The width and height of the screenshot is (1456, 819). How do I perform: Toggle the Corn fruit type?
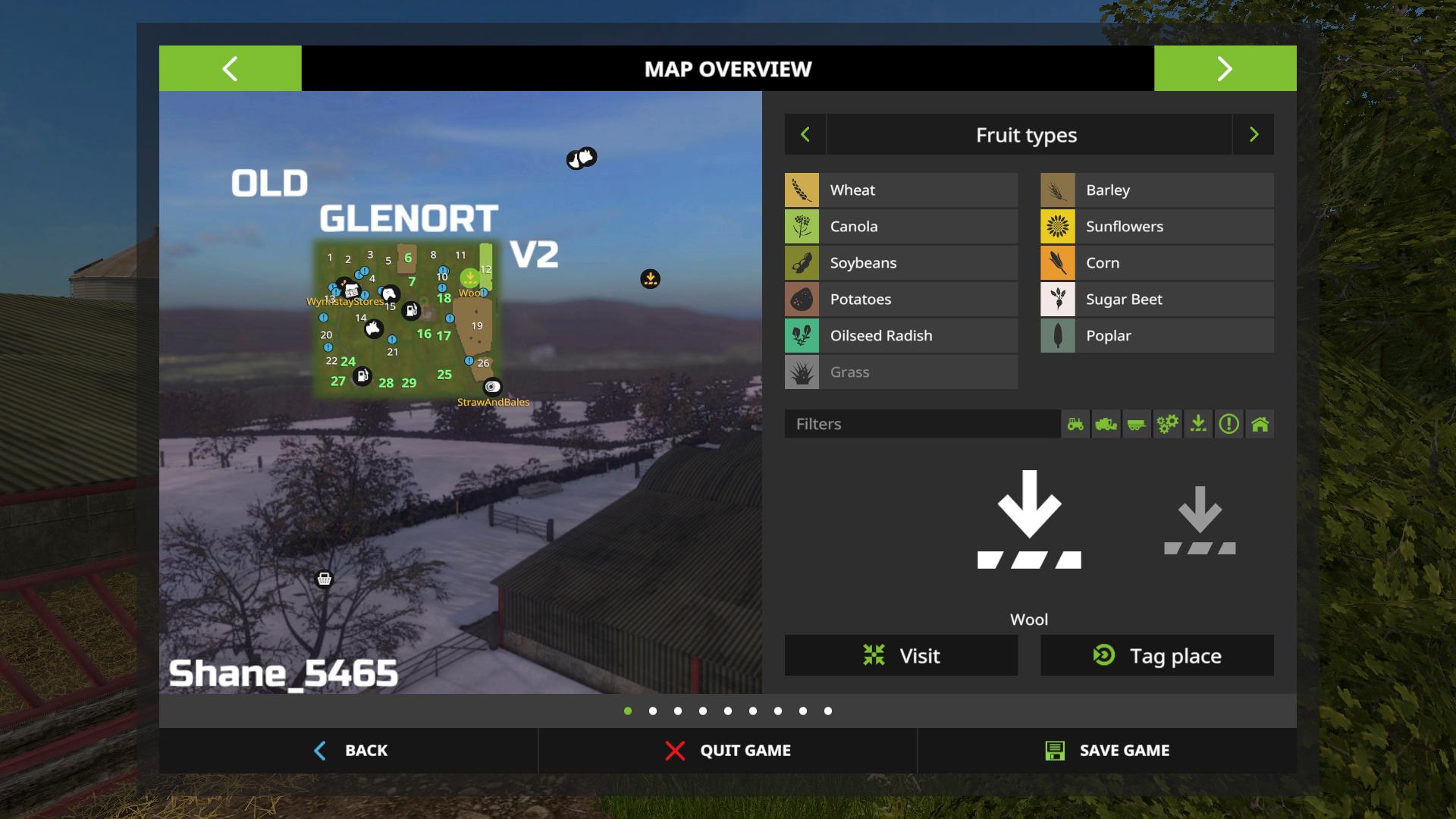click(x=1156, y=262)
